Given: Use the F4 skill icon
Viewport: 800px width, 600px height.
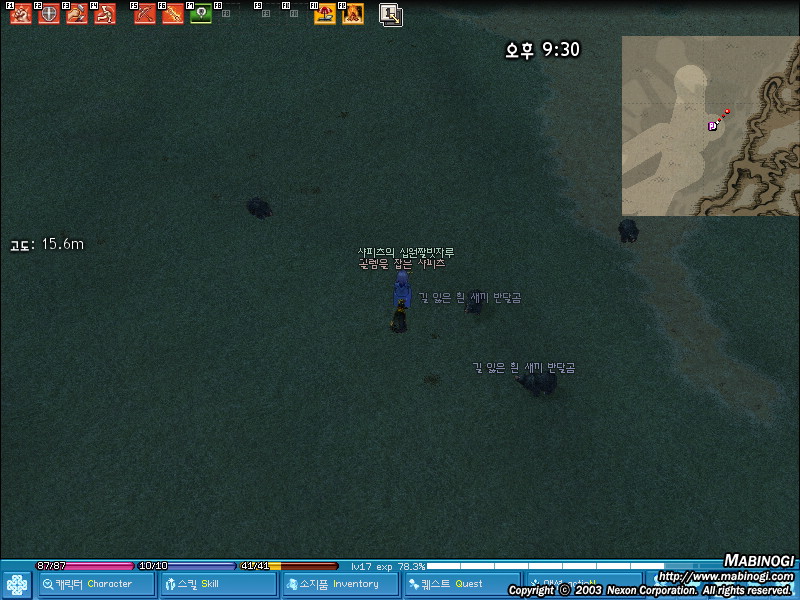Looking at the screenshot, I should [x=105, y=15].
